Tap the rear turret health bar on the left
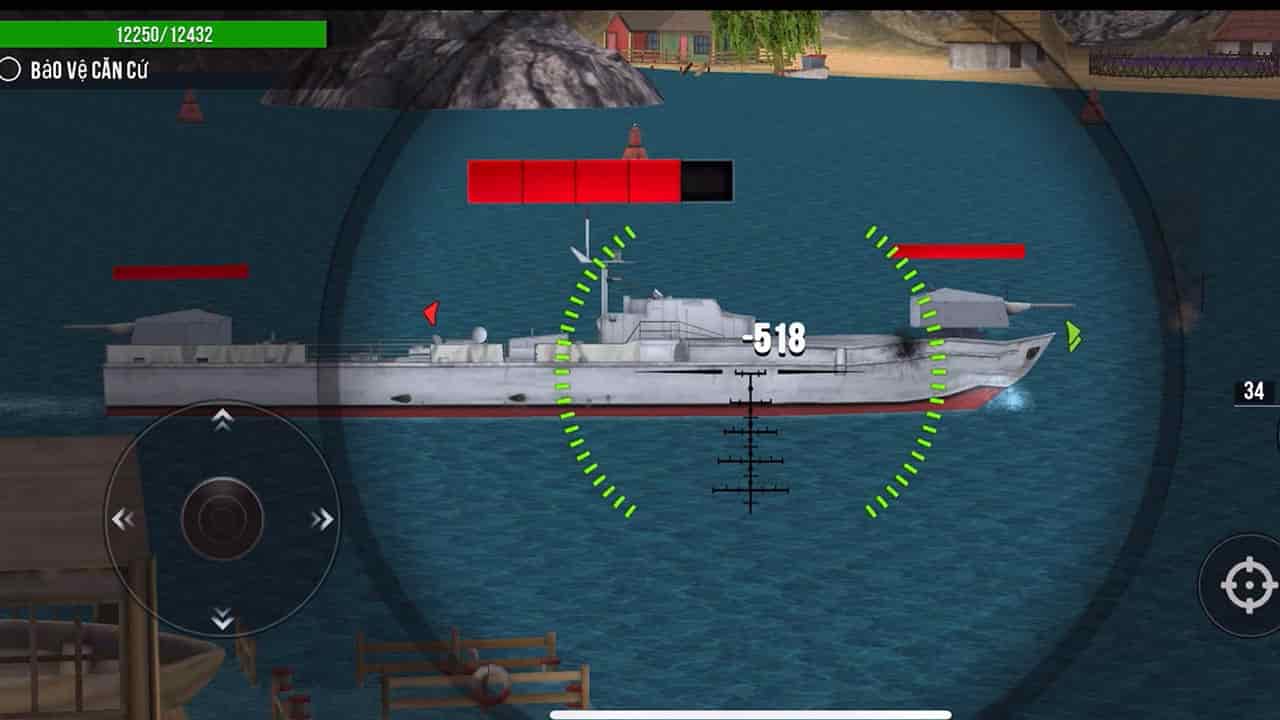 tap(180, 270)
